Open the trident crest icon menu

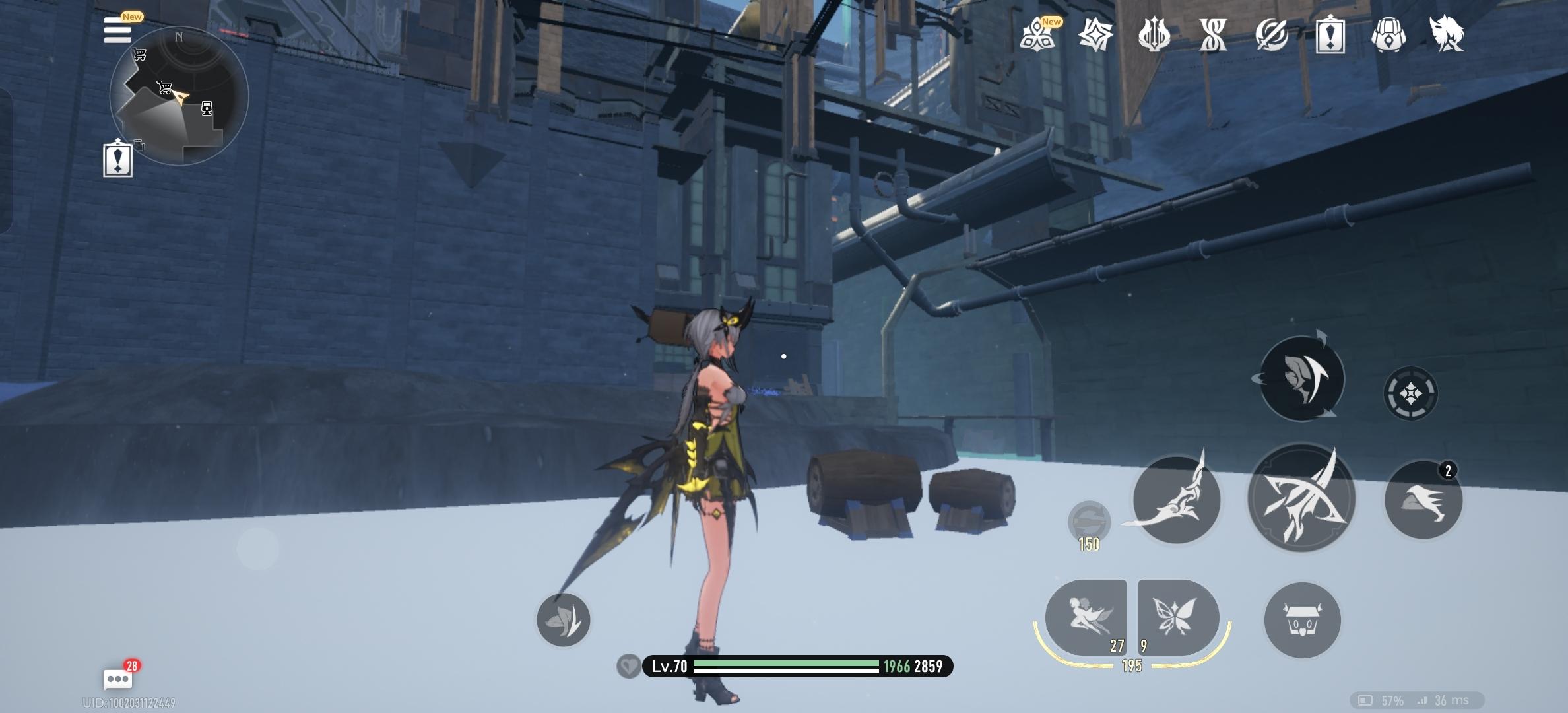pyautogui.click(x=1154, y=34)
